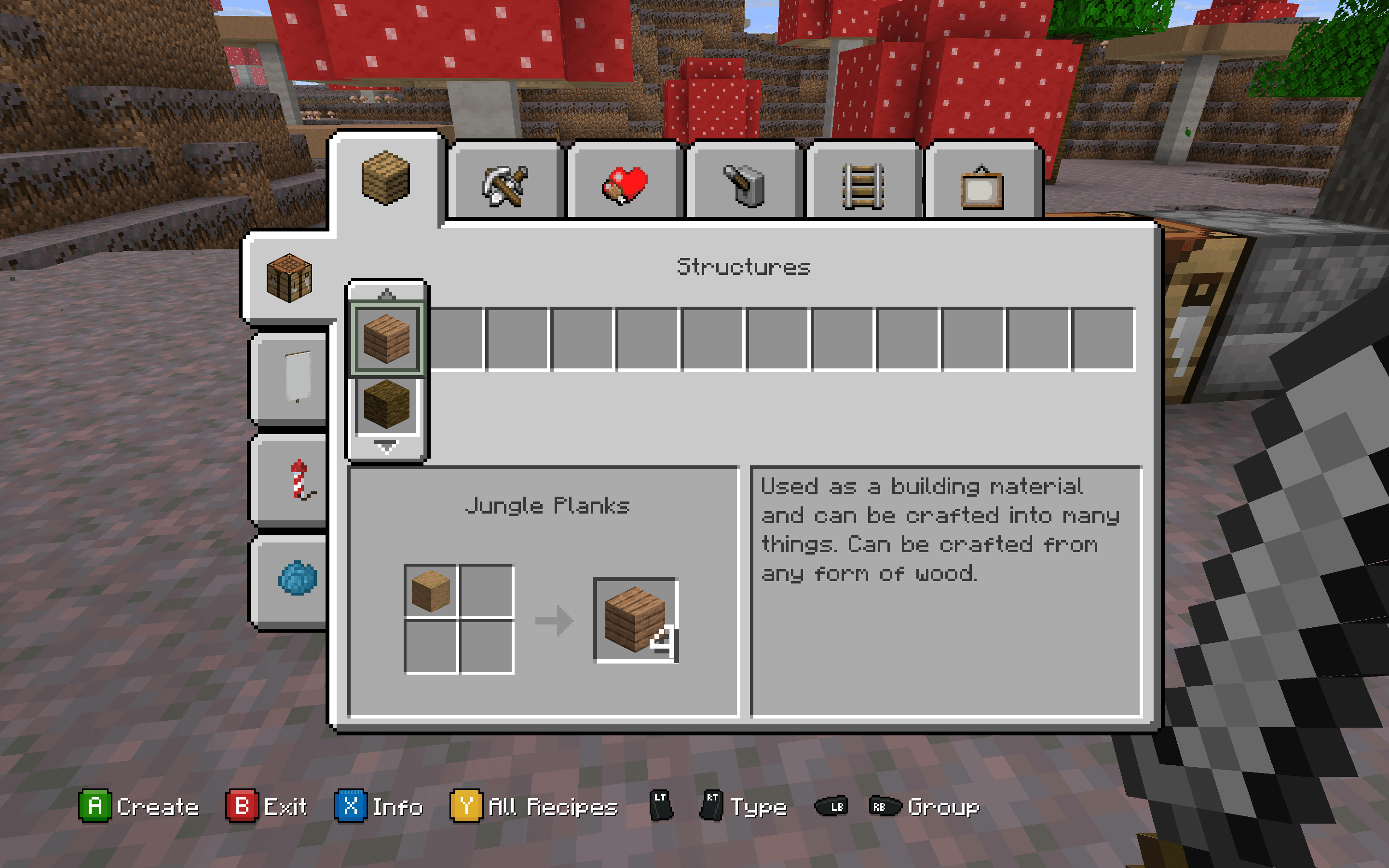Select the Structures planks tab
Viewport: 1389px width, 868px height.
click(x=386, y=178)
